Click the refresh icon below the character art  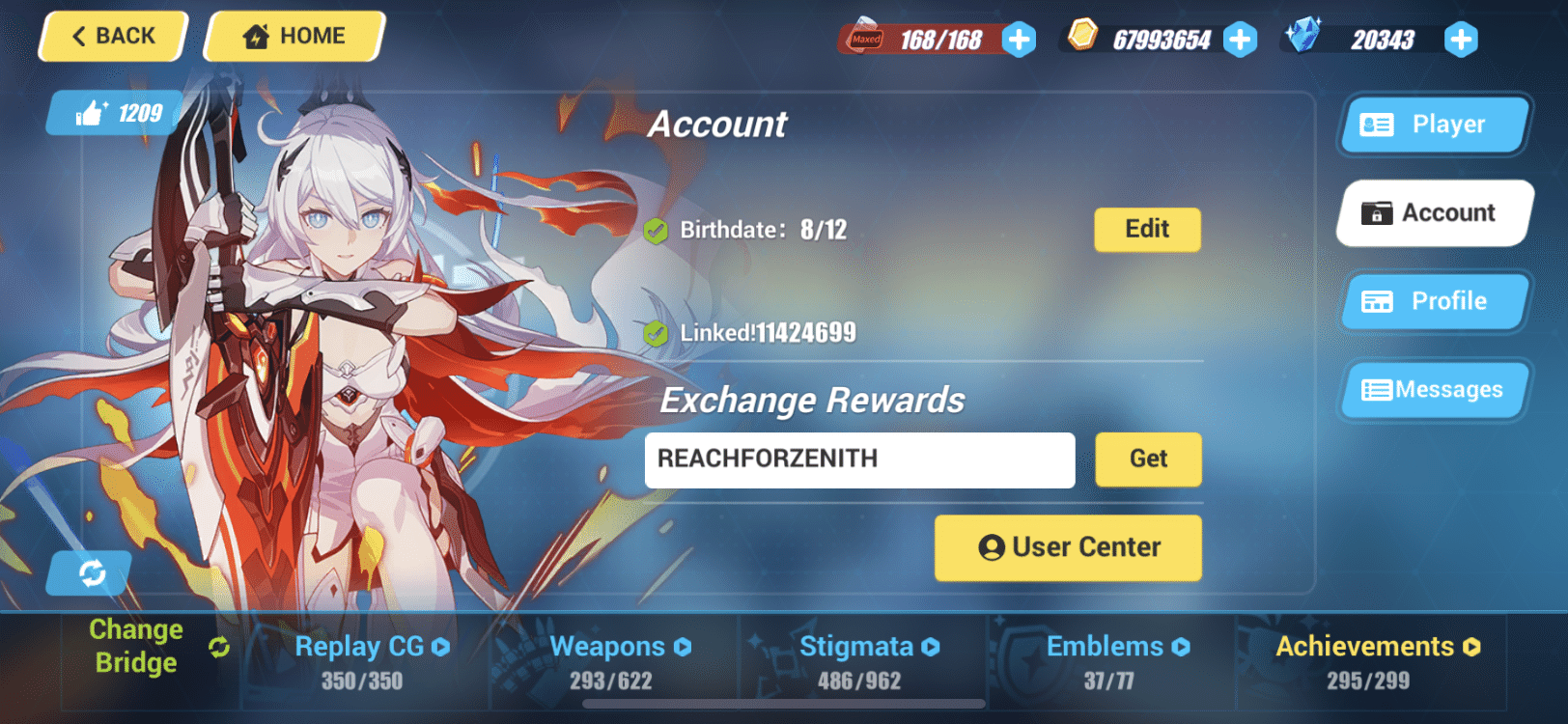tap(91, 572)
